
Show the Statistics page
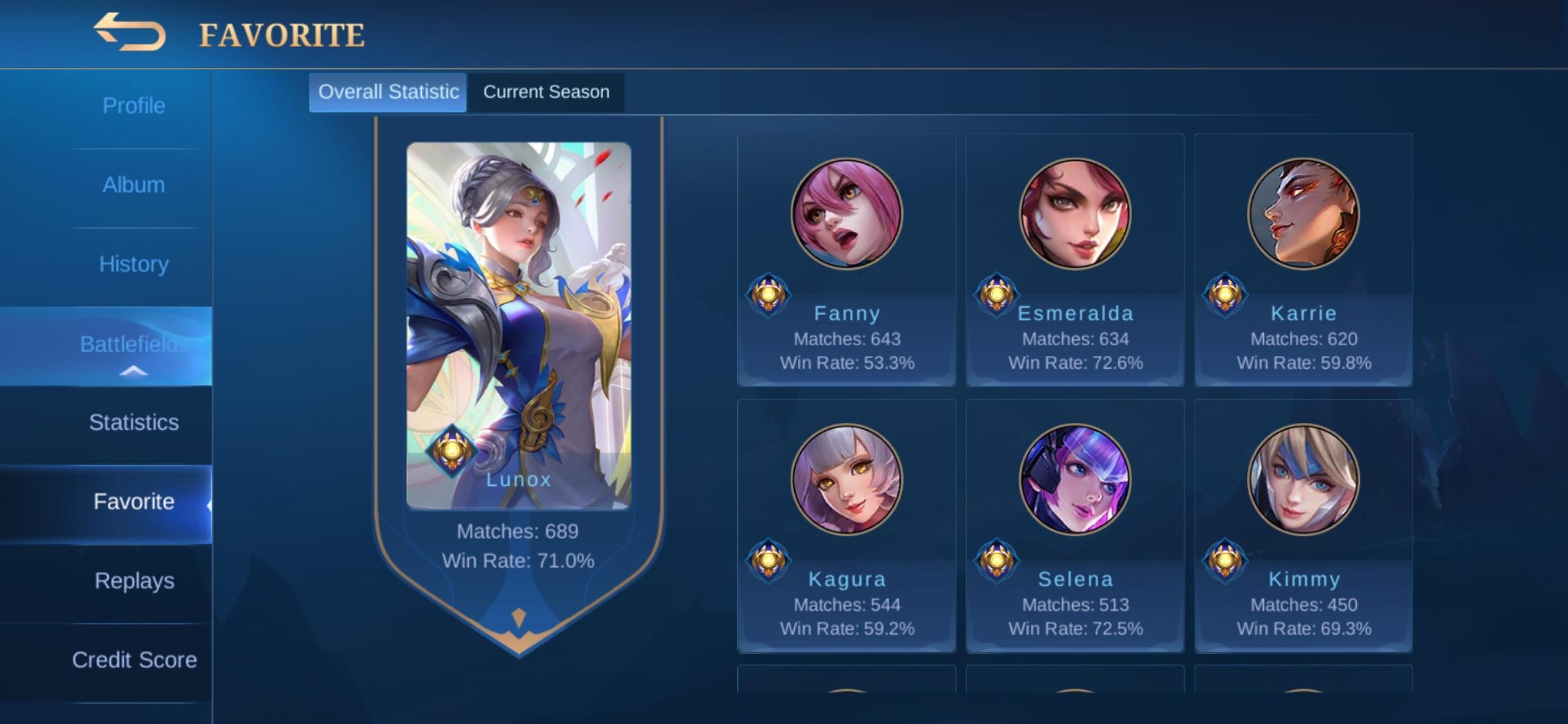133,422
